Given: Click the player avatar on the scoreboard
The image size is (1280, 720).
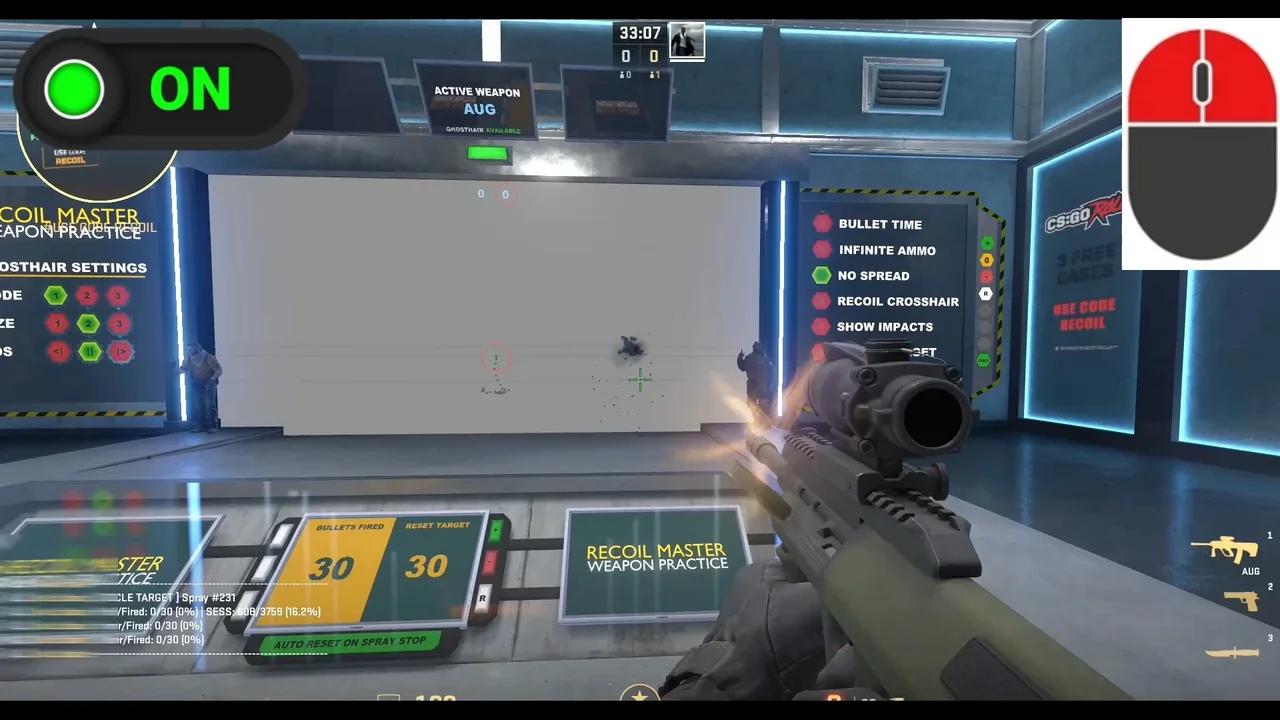Looking at the screenshot, I should (686, 40).
